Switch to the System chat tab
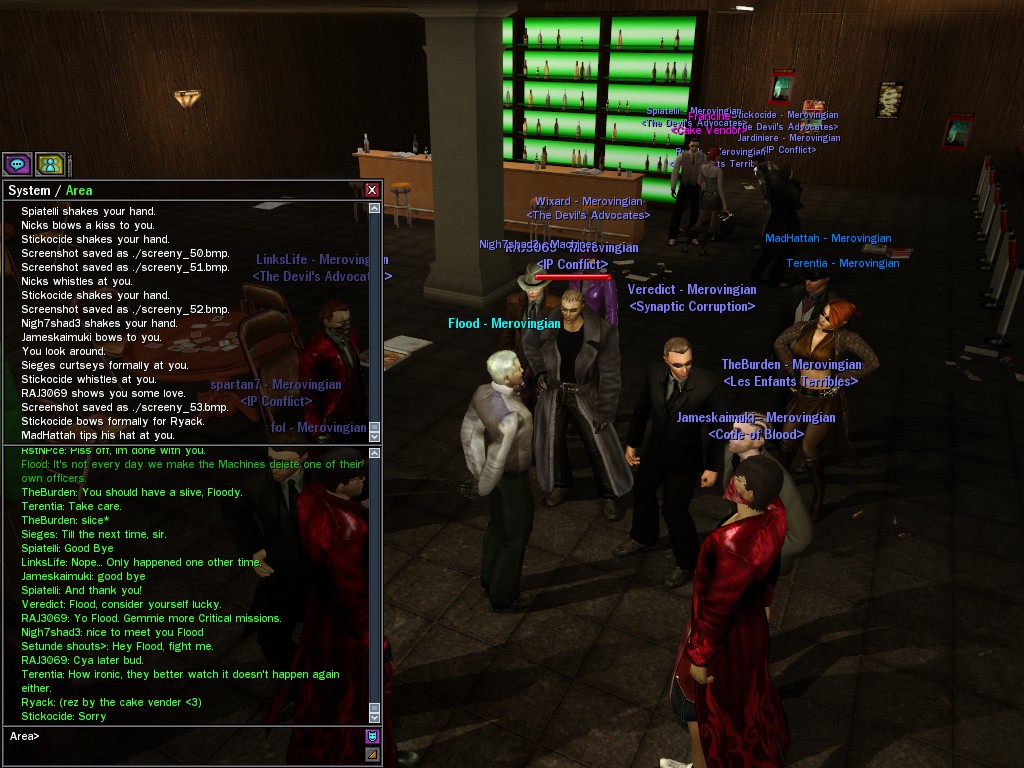Screen dimensions: 1024x768 point(28,190)
